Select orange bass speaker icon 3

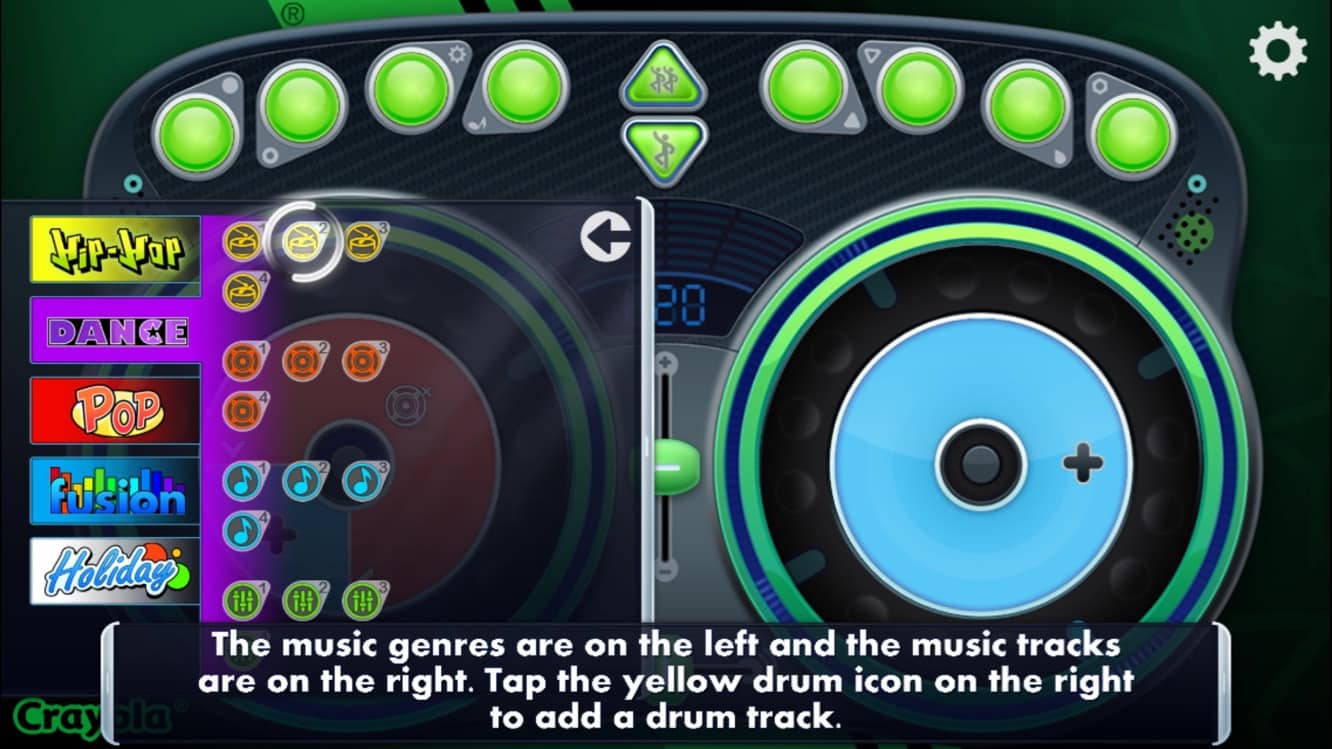360,362
